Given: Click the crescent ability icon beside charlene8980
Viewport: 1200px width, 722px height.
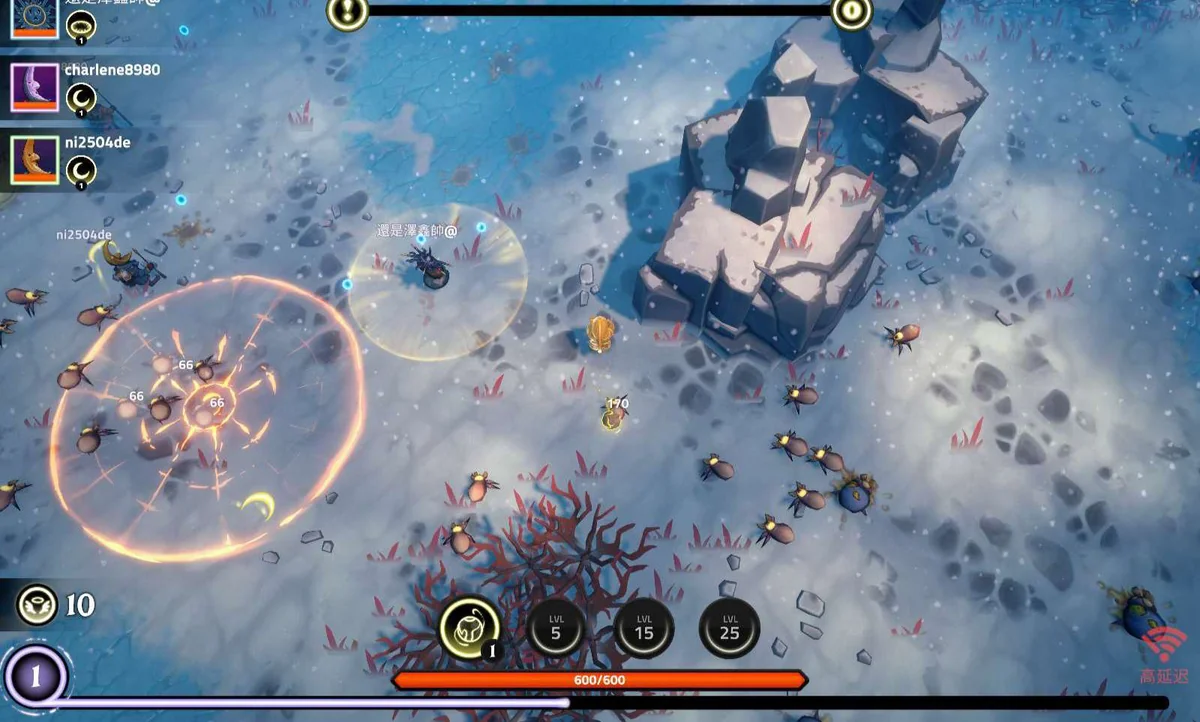Looking at the screenshot, I should click(81, 98).
